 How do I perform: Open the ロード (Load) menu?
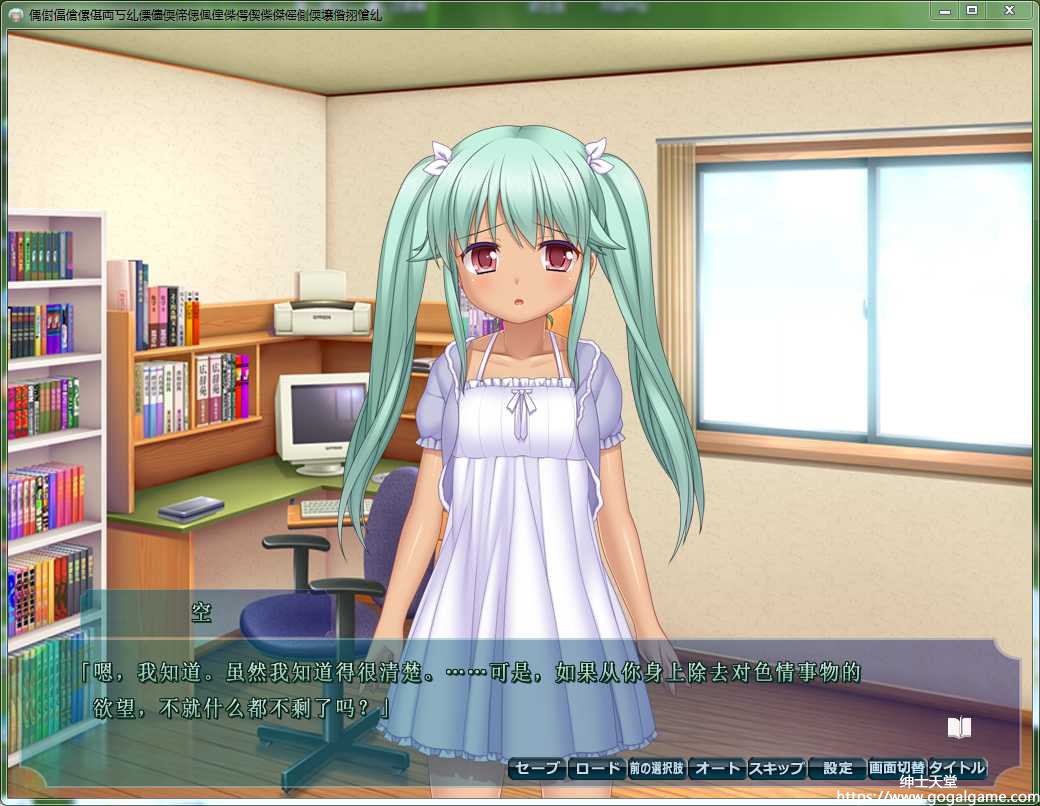click(597, 768)
